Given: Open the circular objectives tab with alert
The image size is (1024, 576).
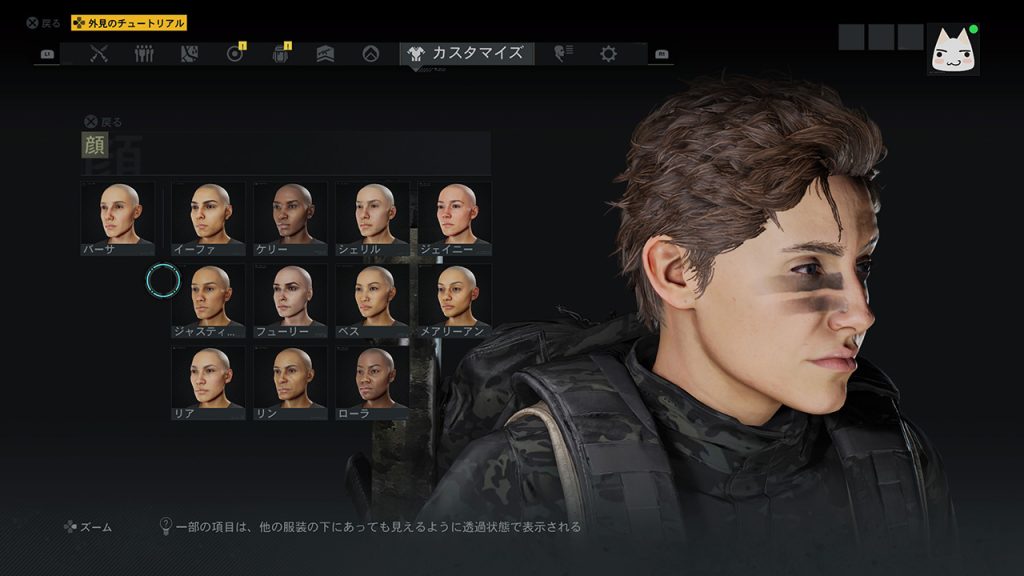Looking at the screenshot, I should coord(235,54).
